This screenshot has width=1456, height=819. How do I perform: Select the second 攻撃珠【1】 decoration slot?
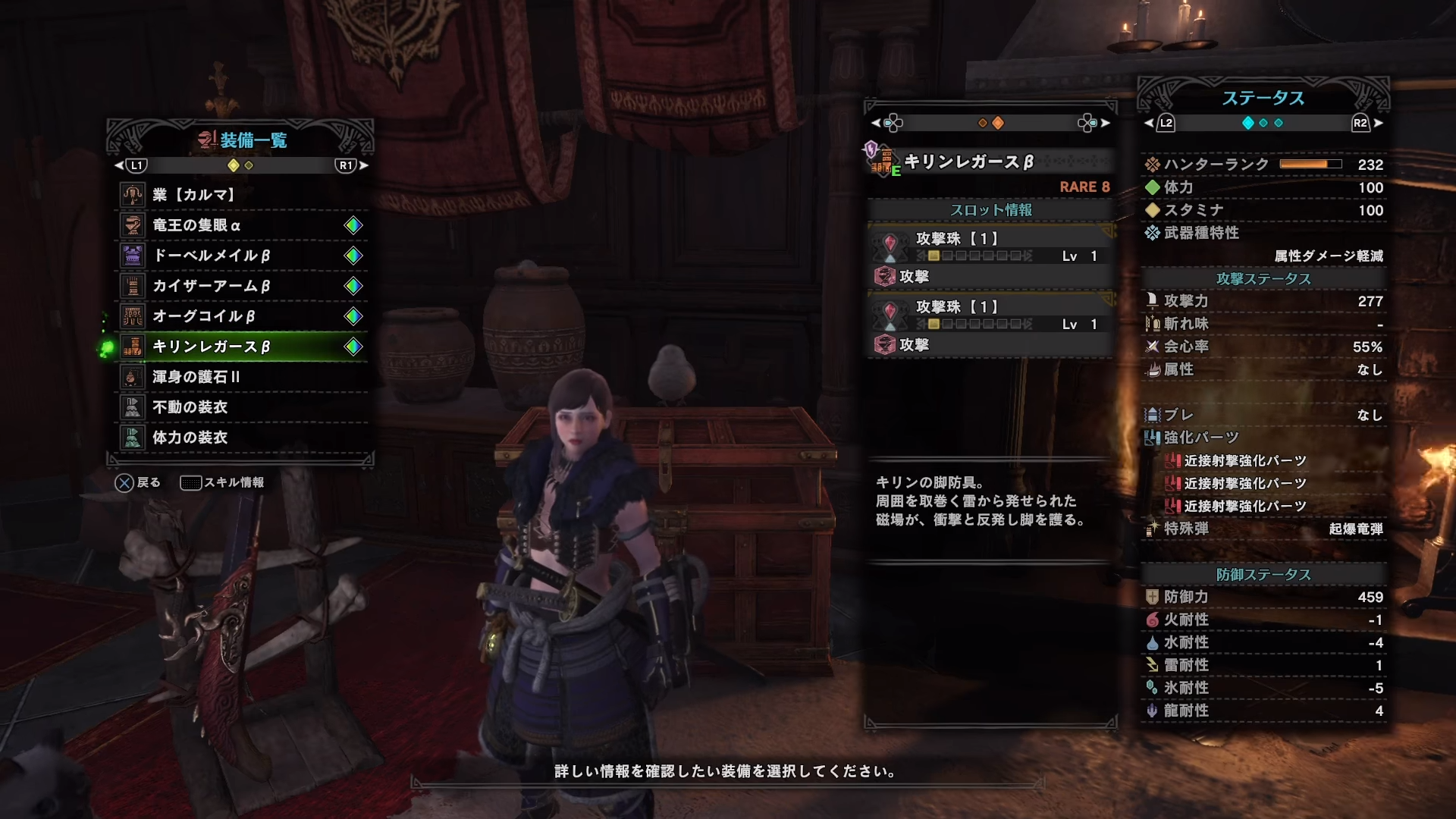pos(990,315)
